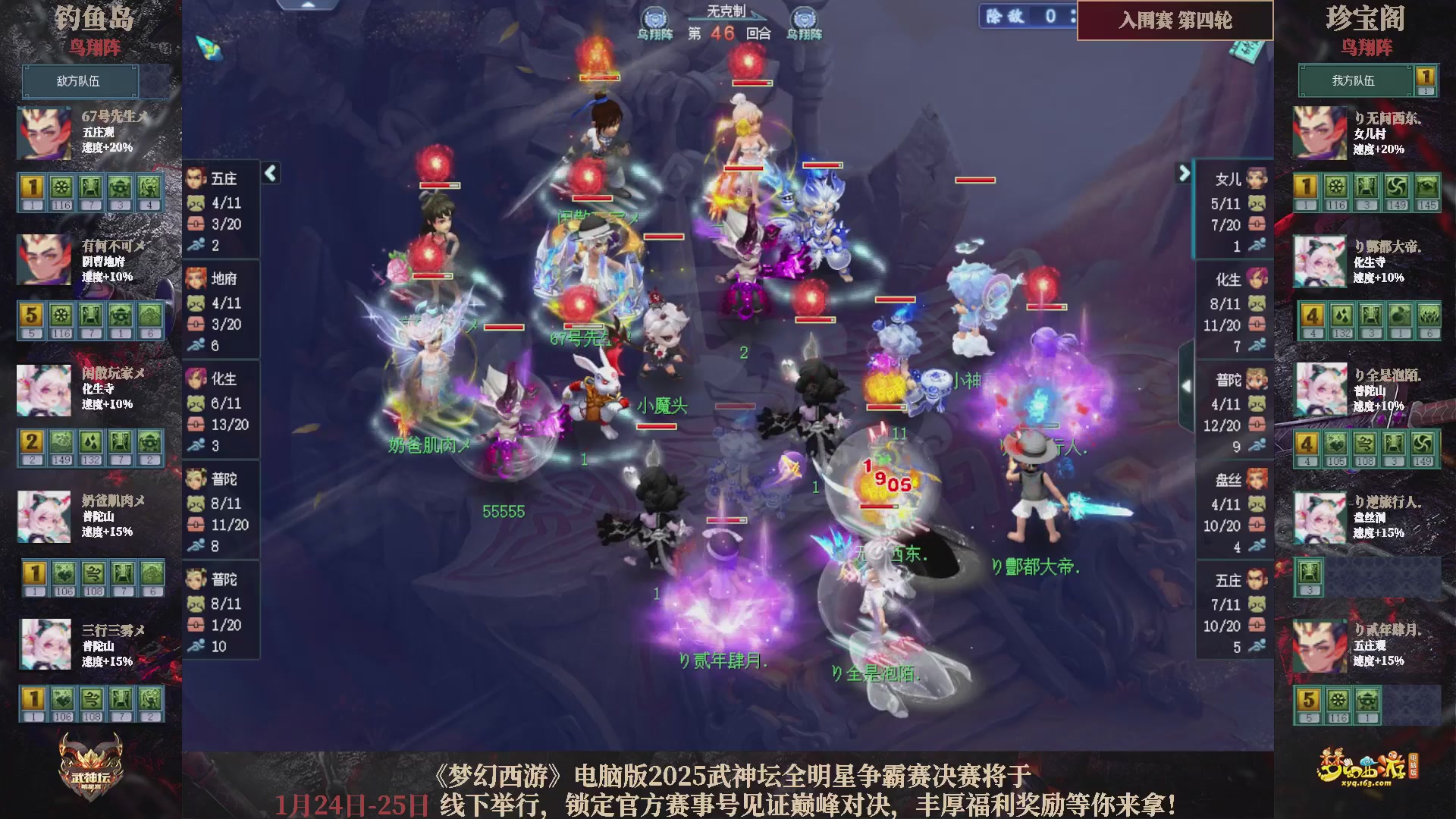Open the 敌方队伍 enemy team tab
1456x819 pixels.
tap(80, 81)
